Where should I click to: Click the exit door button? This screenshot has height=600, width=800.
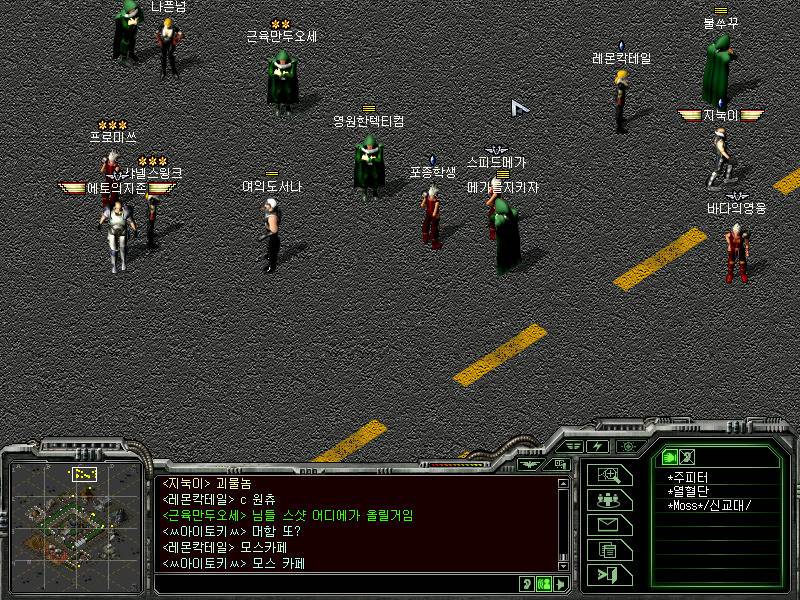609,574
